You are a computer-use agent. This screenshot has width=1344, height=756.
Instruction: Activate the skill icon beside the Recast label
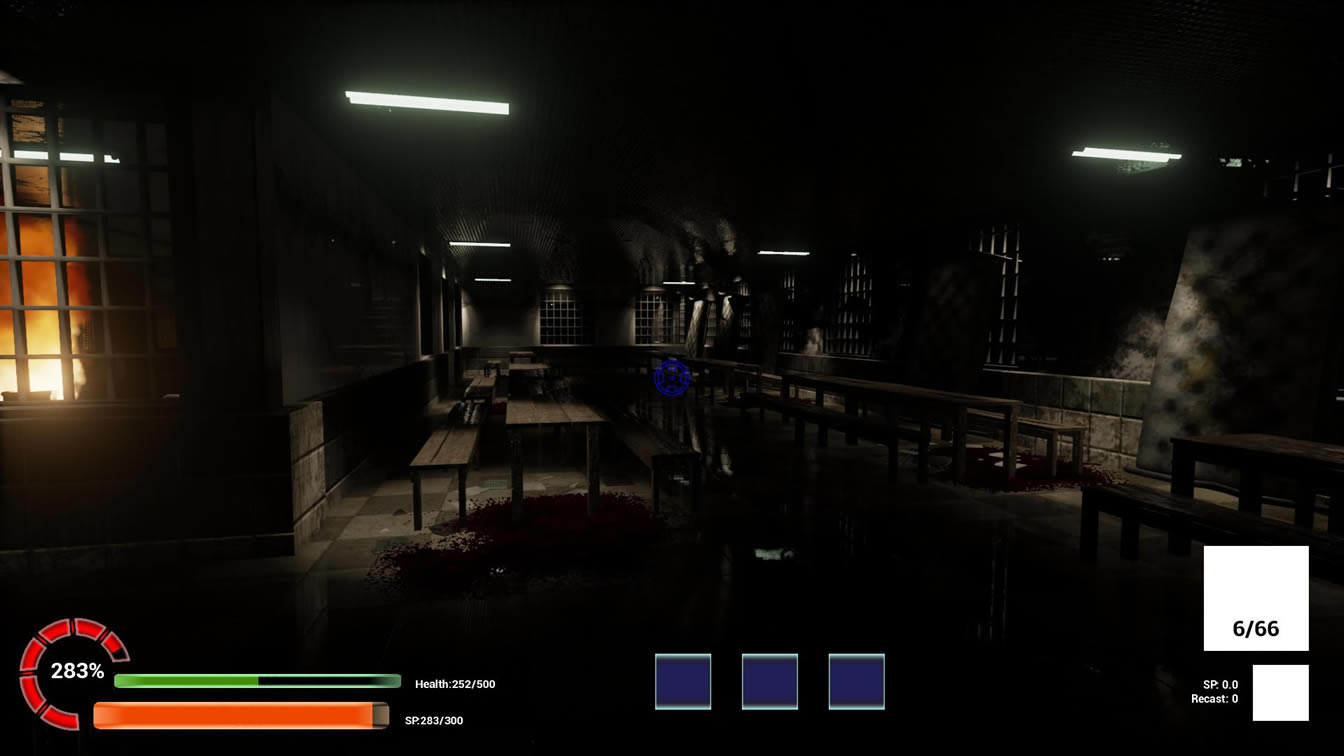[1280, 692]
